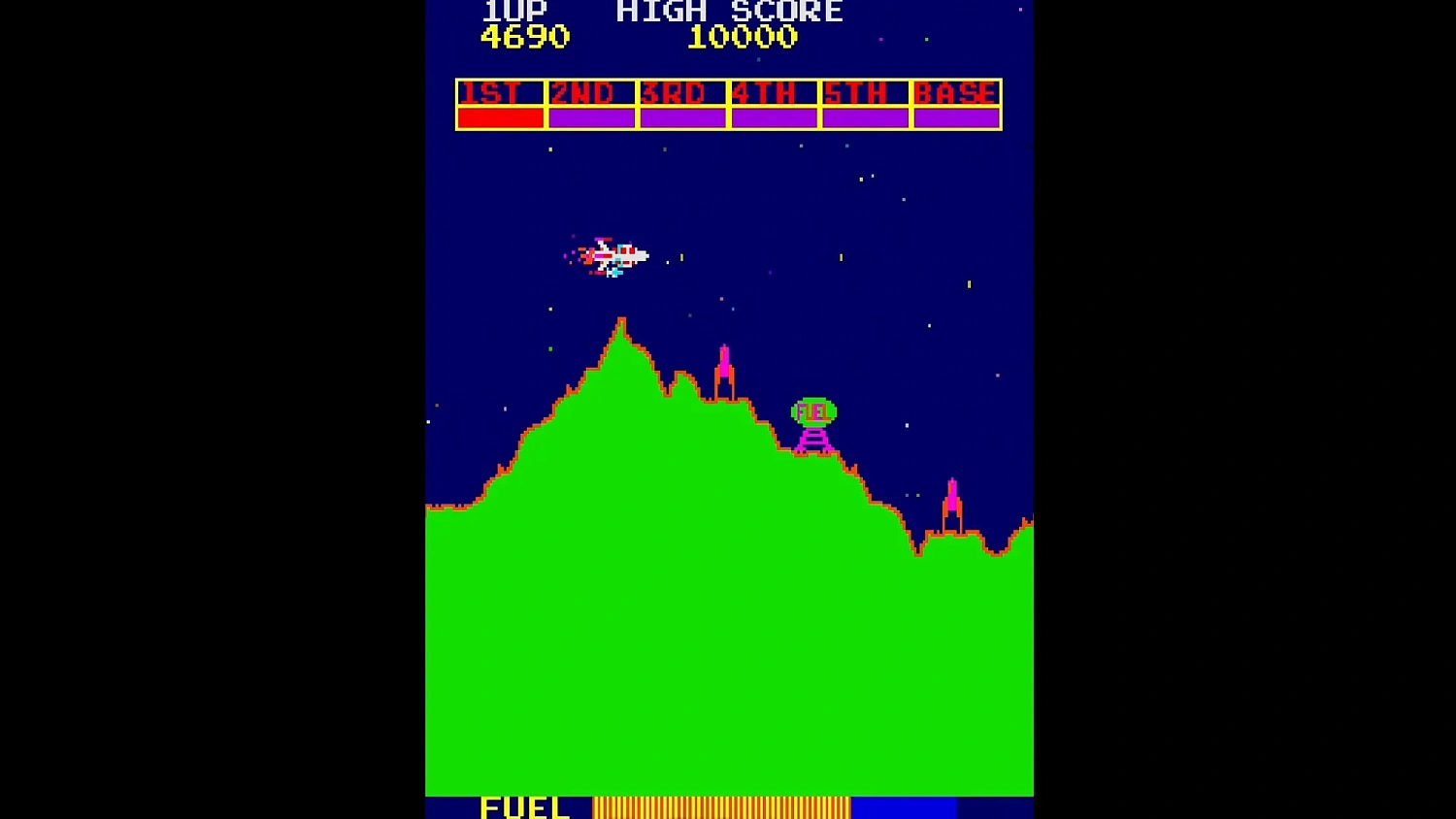
Task: Expand the 4TH stage progress cell
Action: [774, 115]
